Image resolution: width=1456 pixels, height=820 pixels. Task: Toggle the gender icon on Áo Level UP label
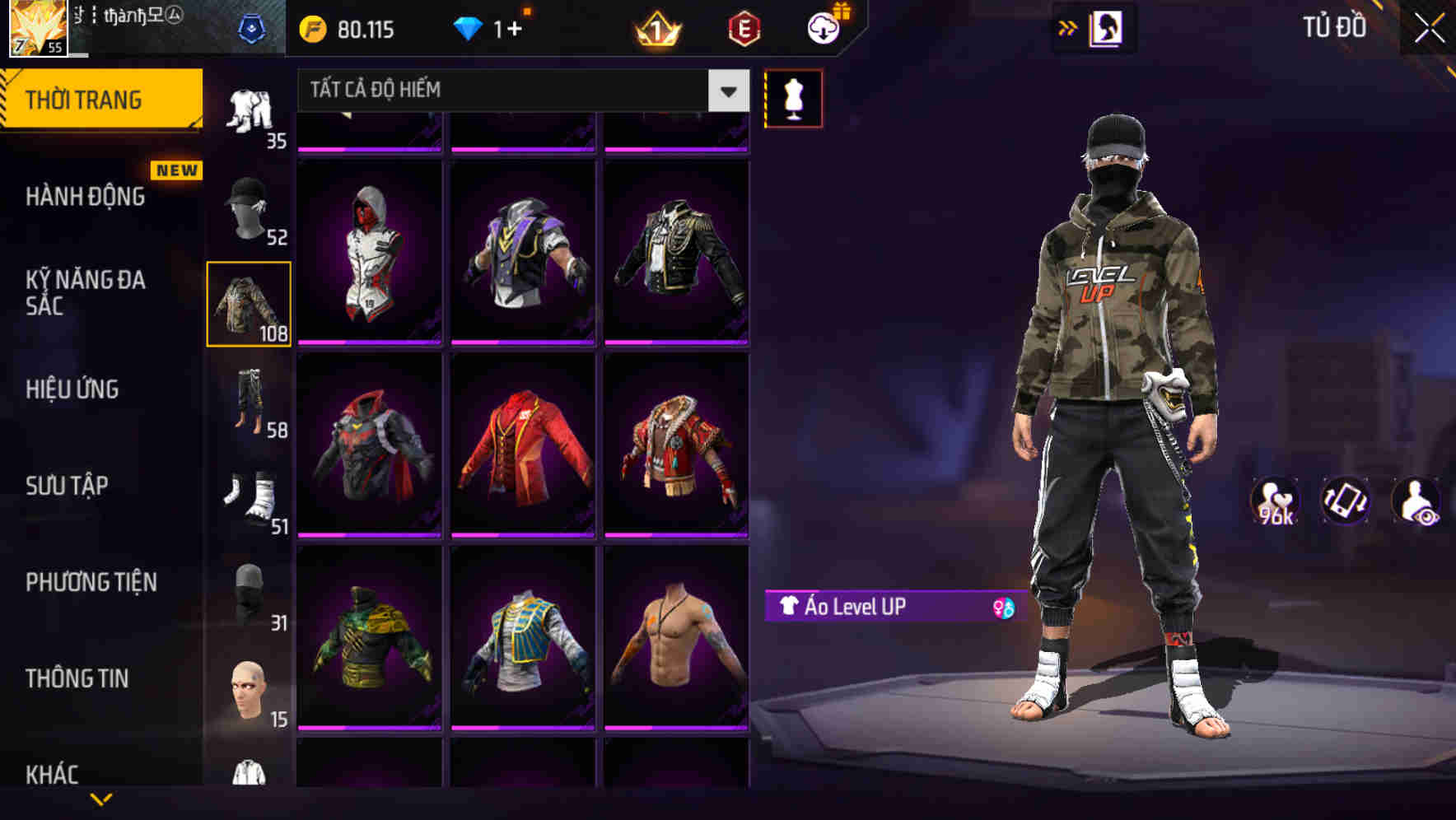(1001, 608)
